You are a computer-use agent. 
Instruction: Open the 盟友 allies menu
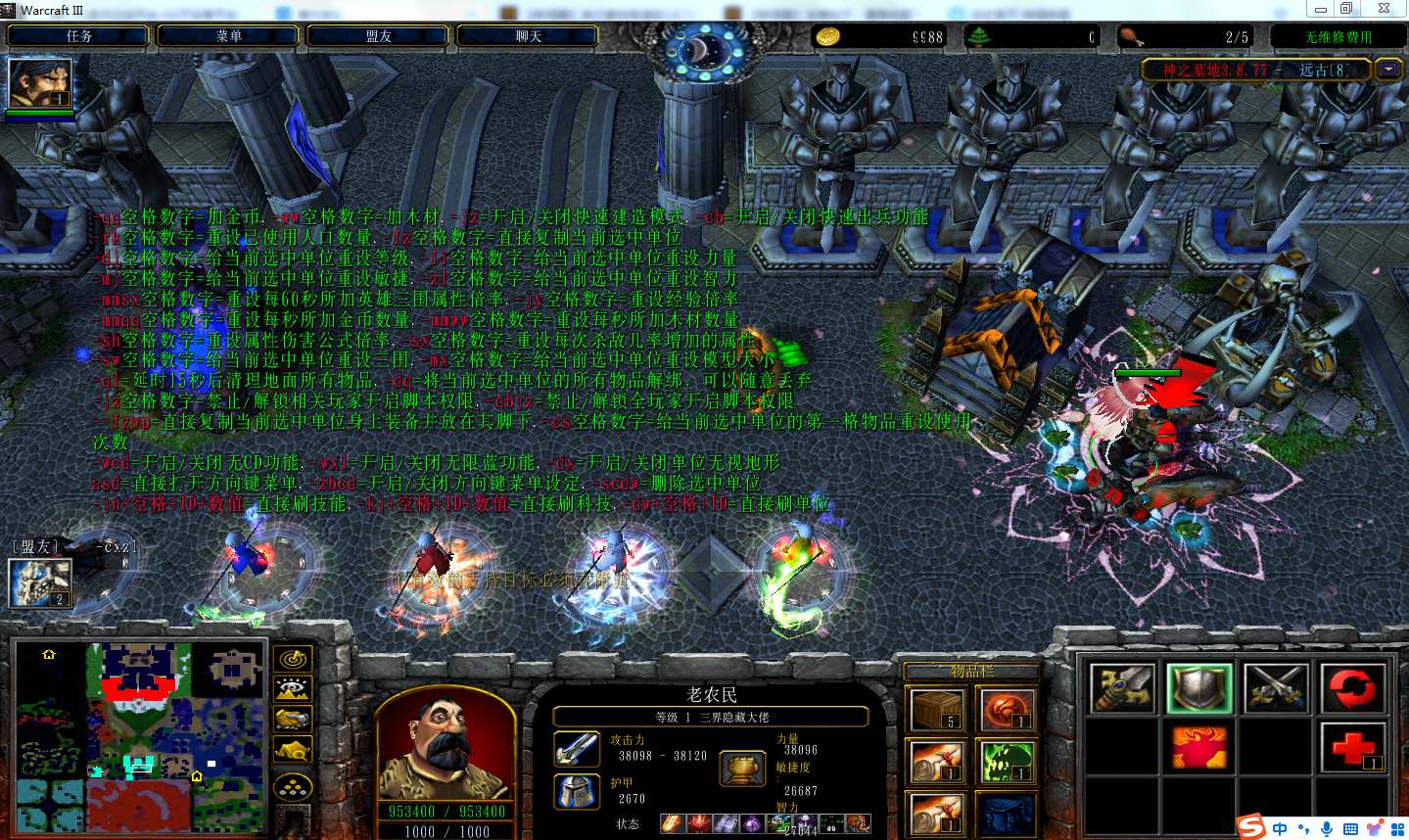378,36
